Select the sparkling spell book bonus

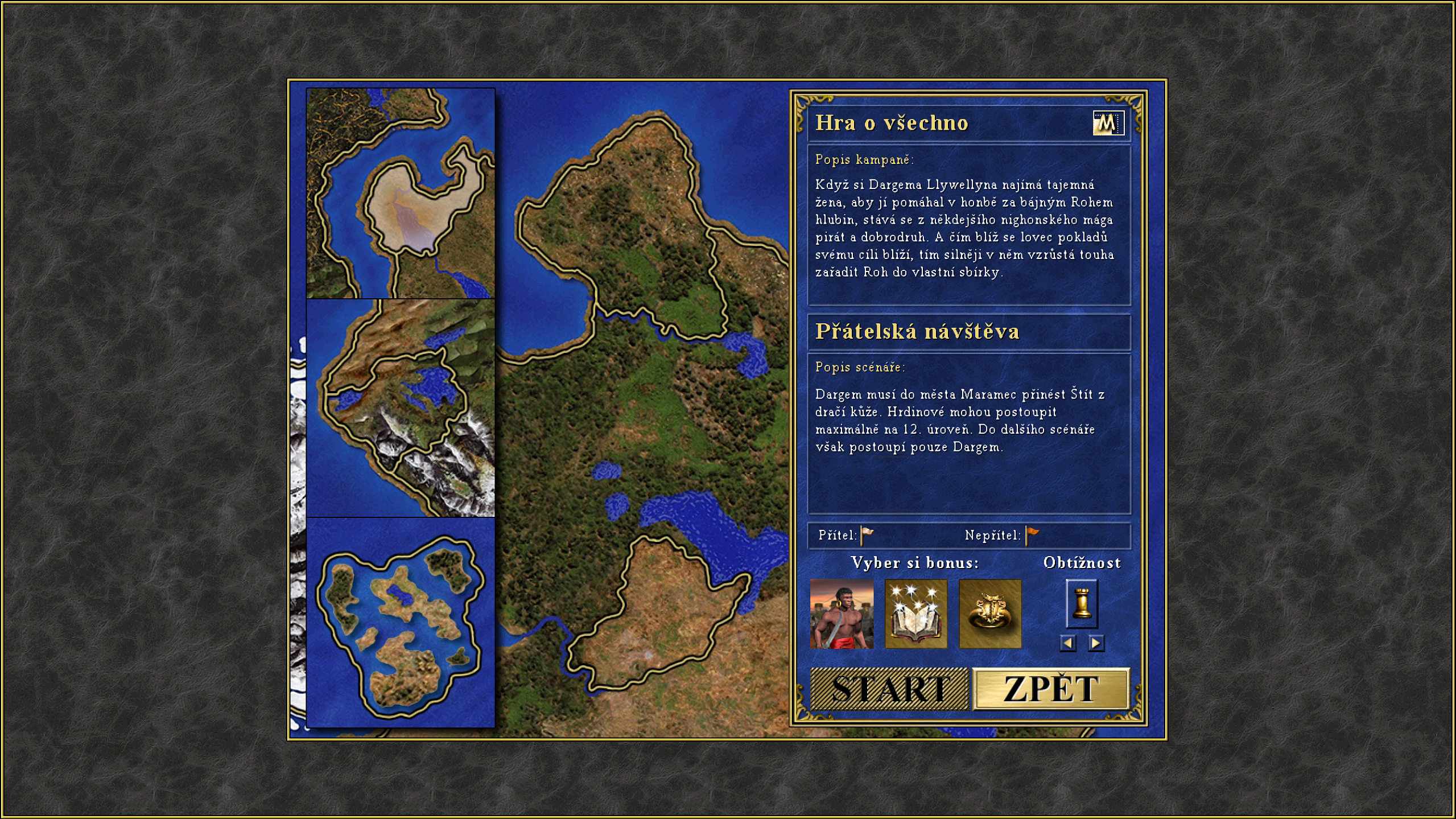click(915, 614)
